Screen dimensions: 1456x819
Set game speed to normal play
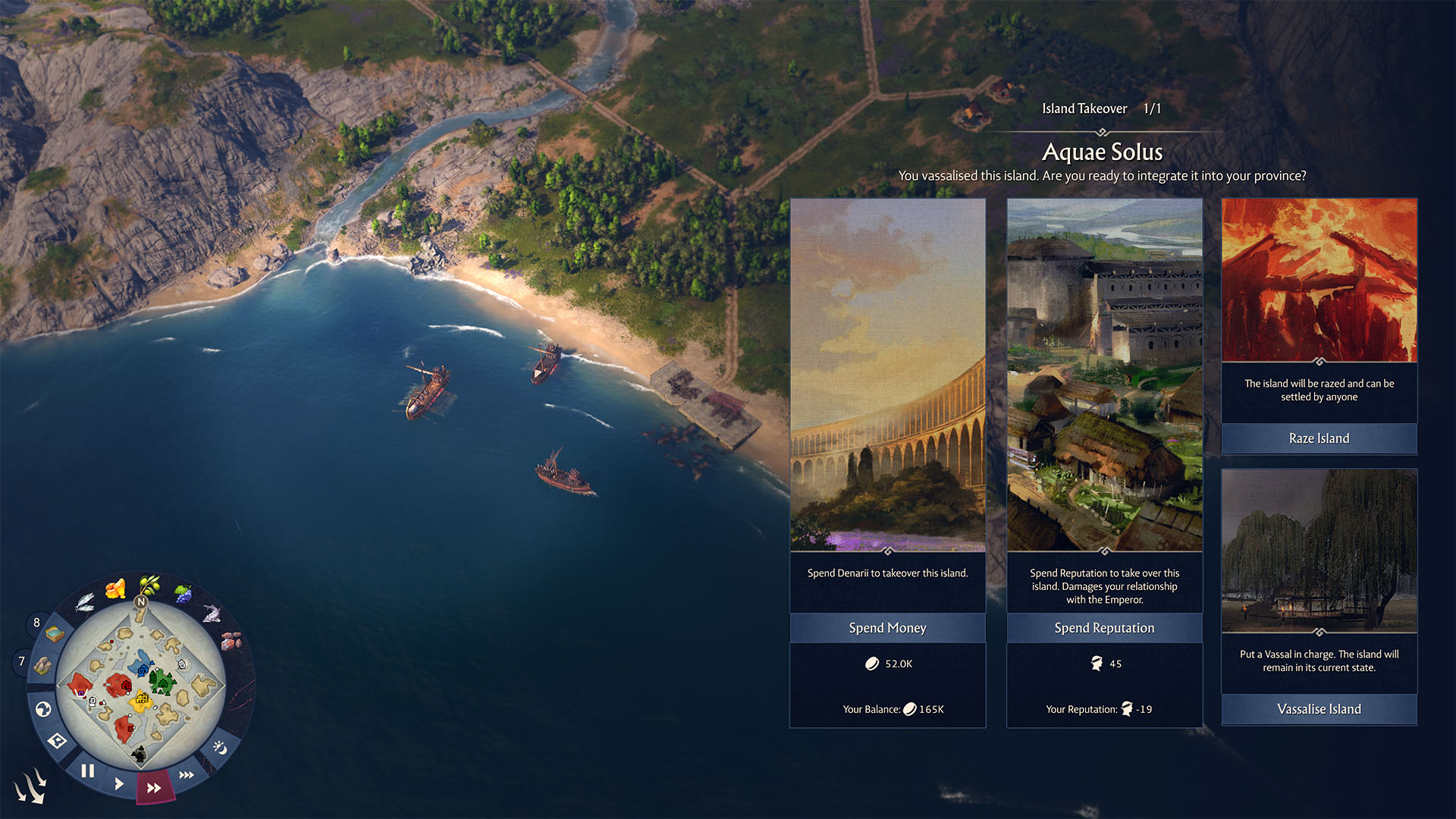coord(119,783)
